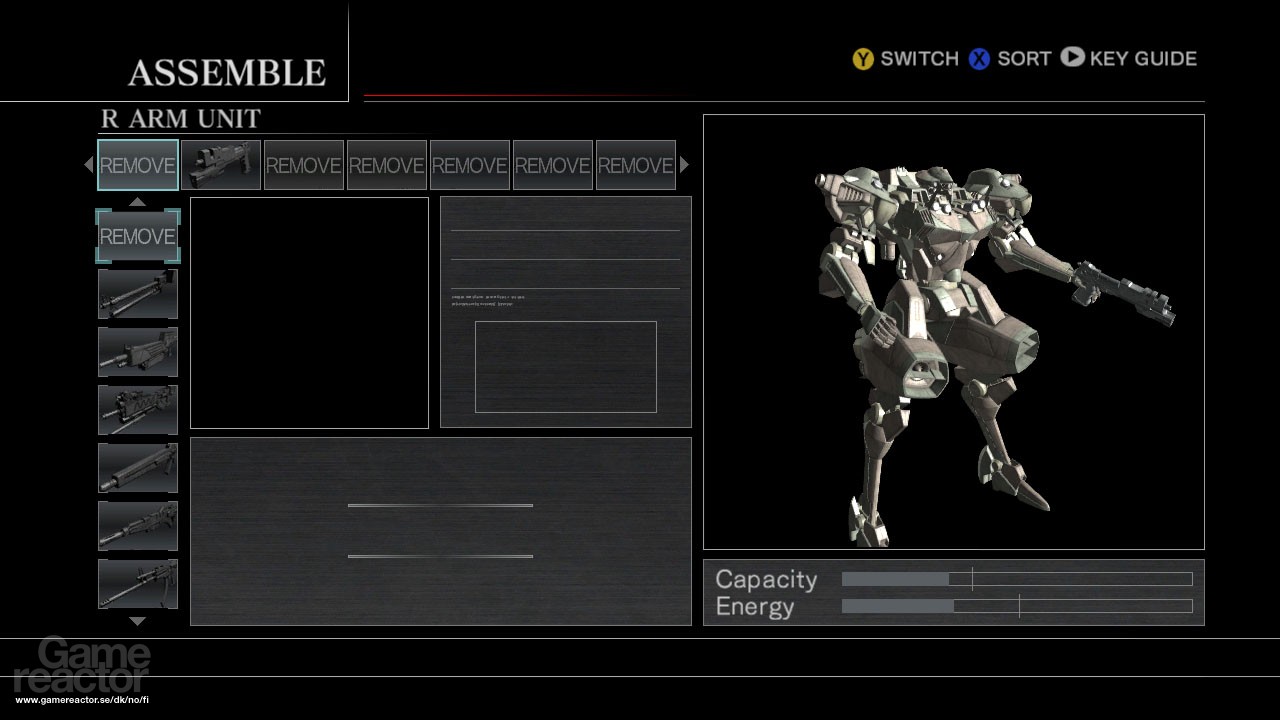Click the left arrow beside the tab row
Viewport: 1280px width, 720px height.
88,164
